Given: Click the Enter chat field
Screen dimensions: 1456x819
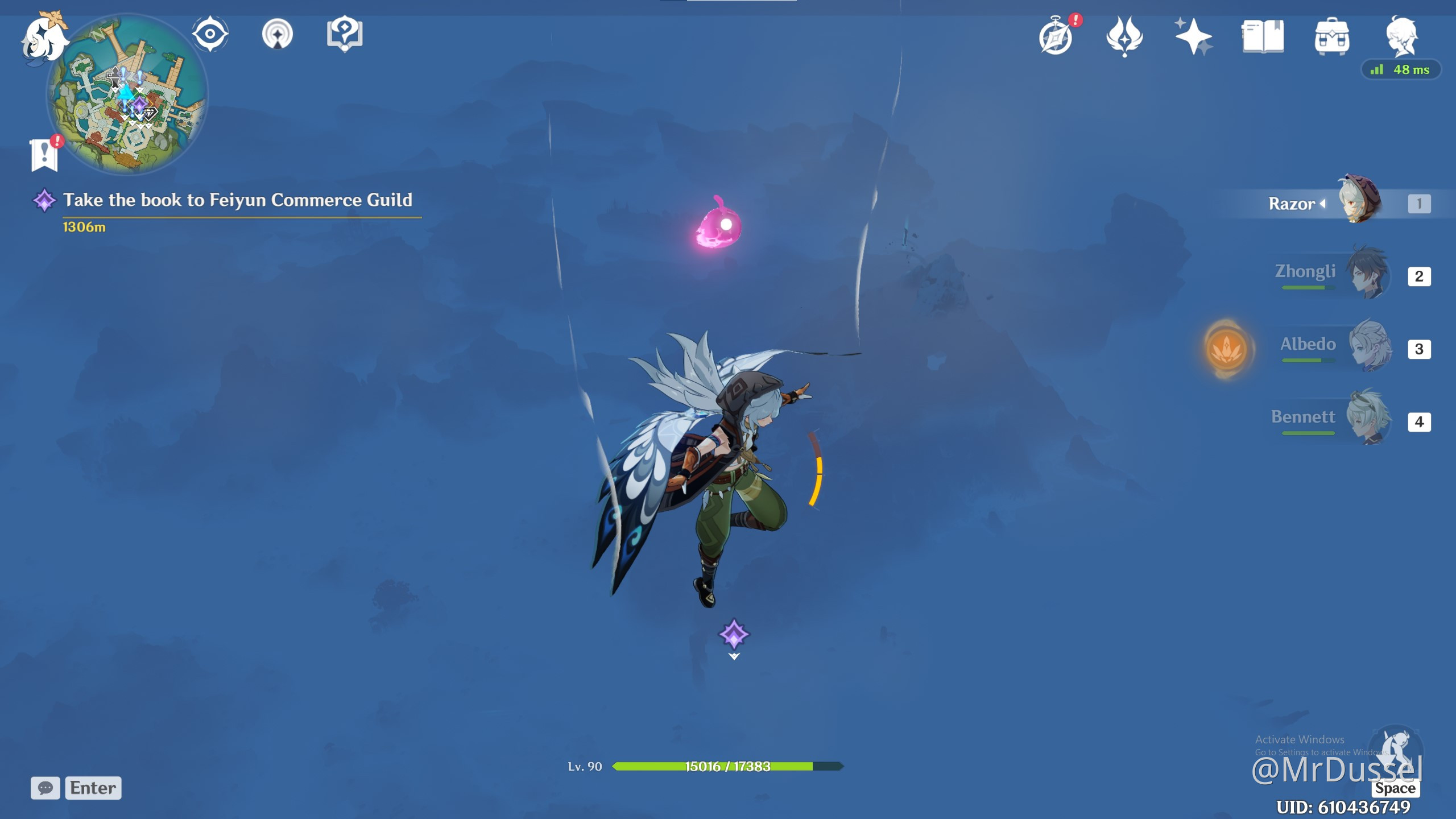Looking at the screenshot, I should 93,788.
